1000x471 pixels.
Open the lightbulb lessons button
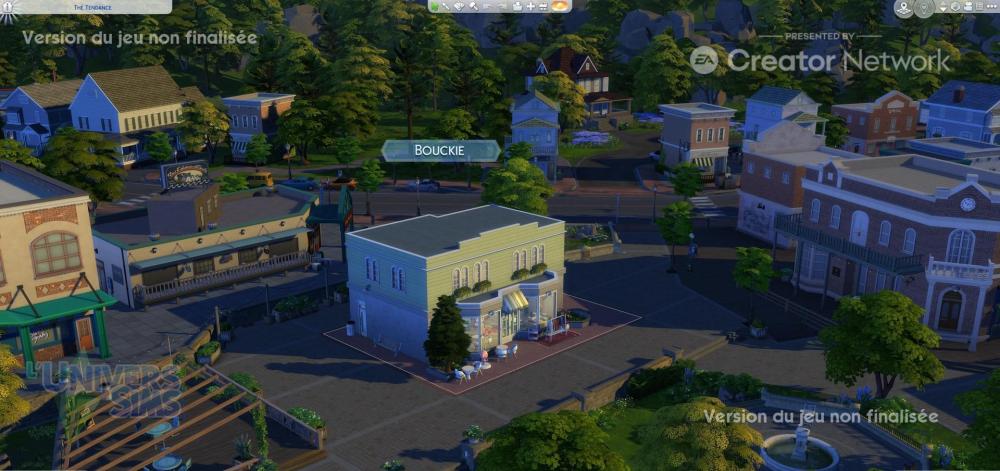click(923, 7)
